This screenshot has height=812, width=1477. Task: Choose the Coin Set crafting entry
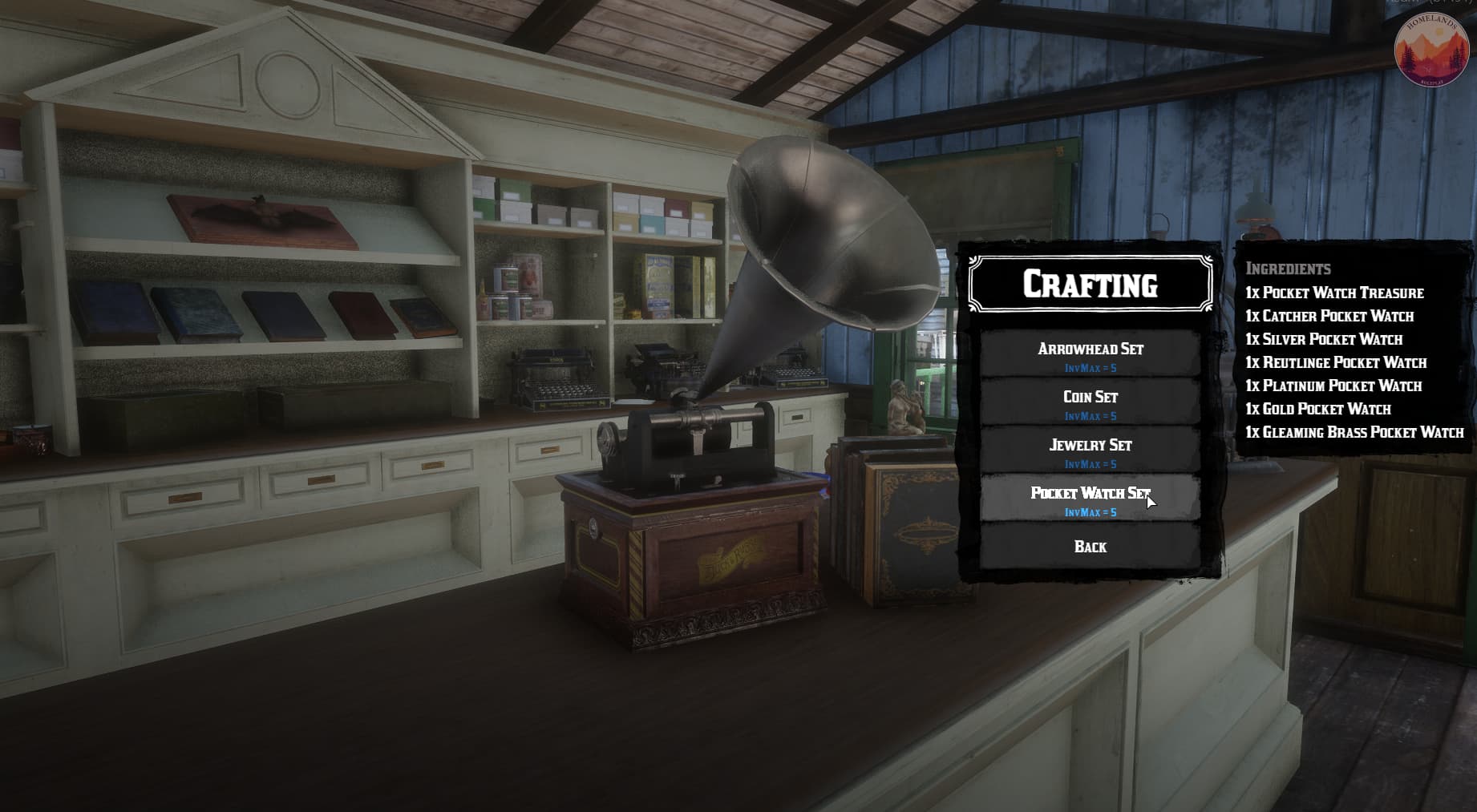point(1090,402)
